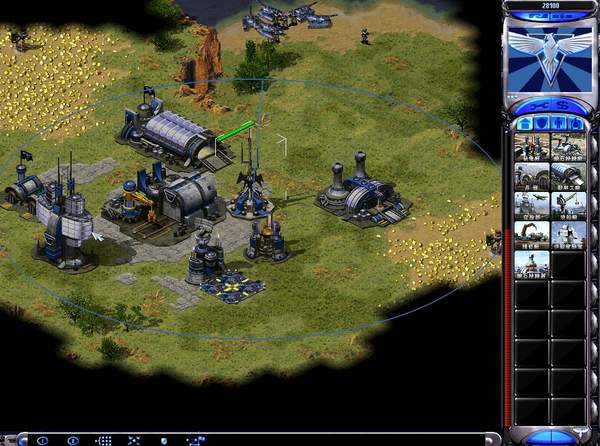Viewport: 600px width, 446px height.
Task: Choose the Service Depot build icon
Action: point(531,235)
